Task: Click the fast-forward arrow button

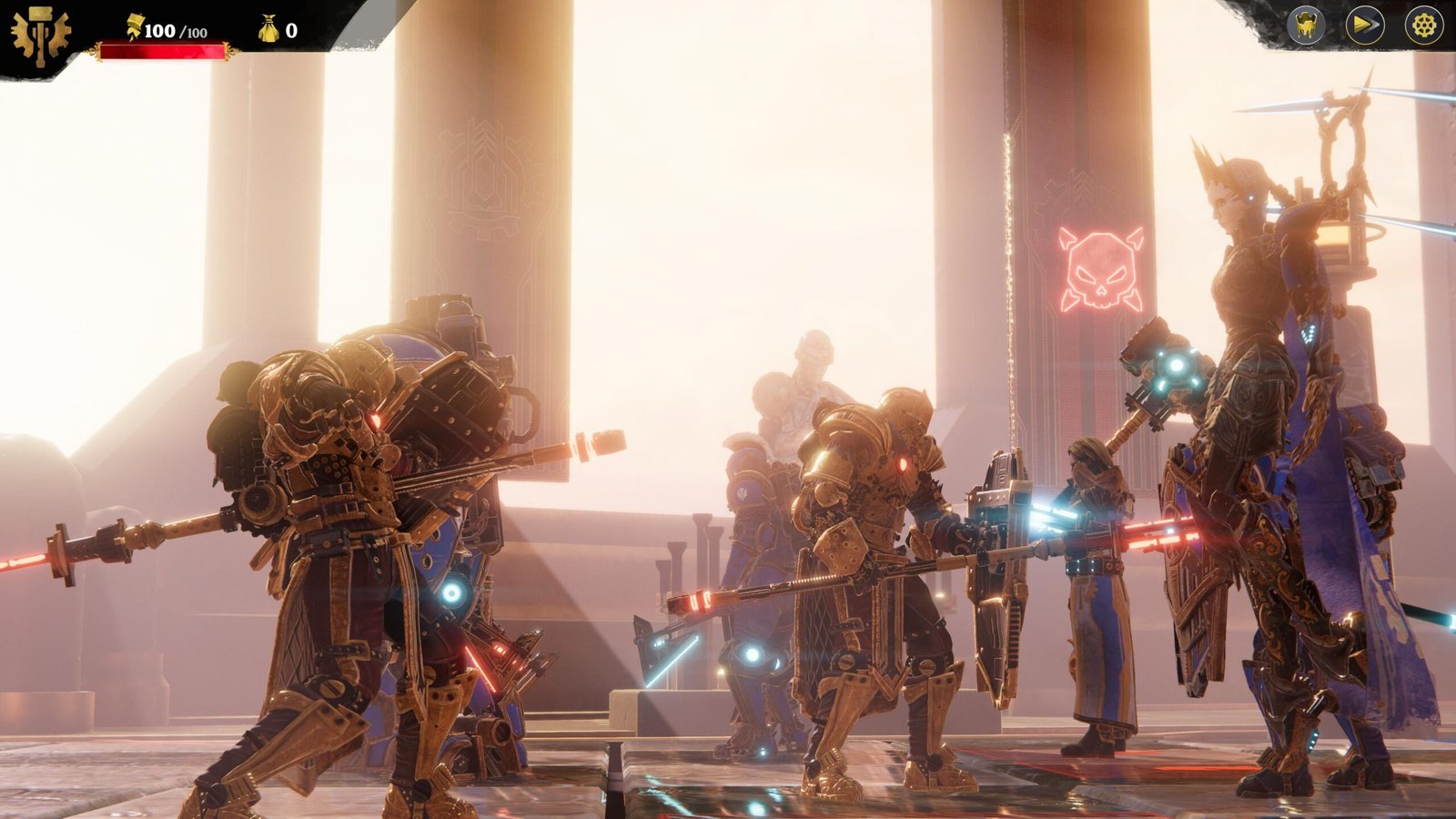Action: tap(1365, 25)
